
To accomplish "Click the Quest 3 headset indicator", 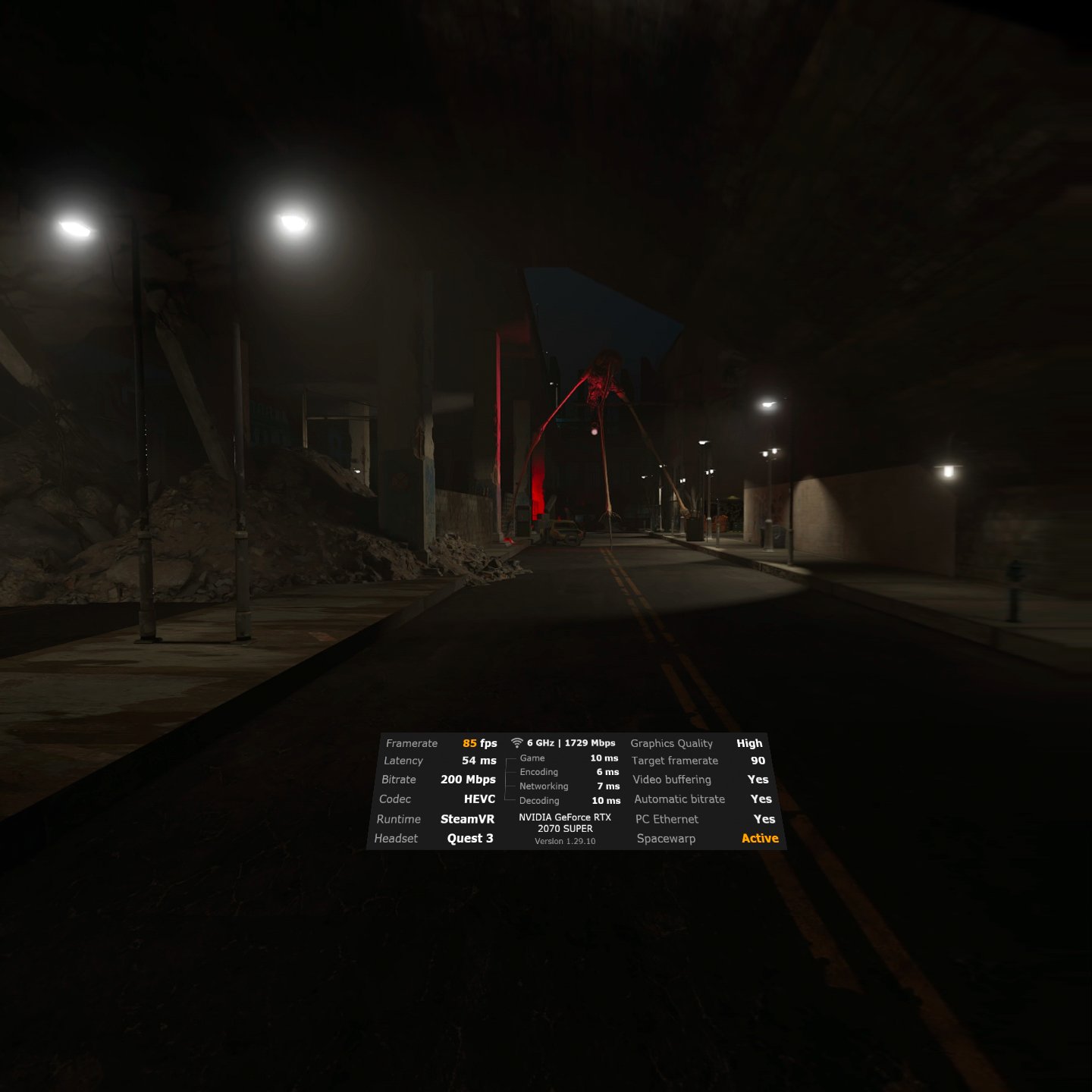I will click(x=470, y=838).
